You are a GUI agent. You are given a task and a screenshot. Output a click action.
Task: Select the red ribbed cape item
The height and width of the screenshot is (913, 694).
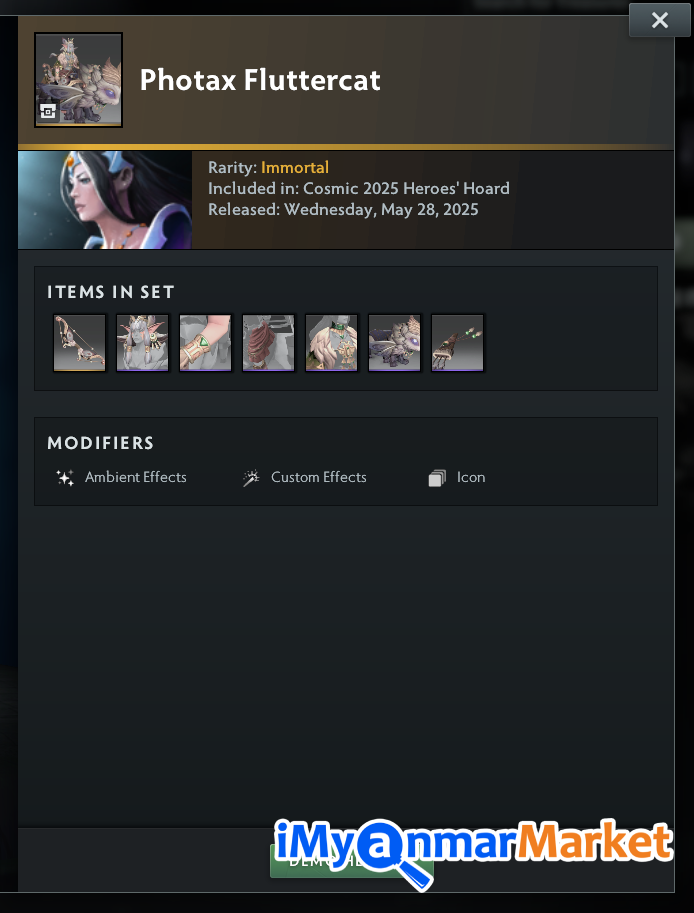coord(268,343)
